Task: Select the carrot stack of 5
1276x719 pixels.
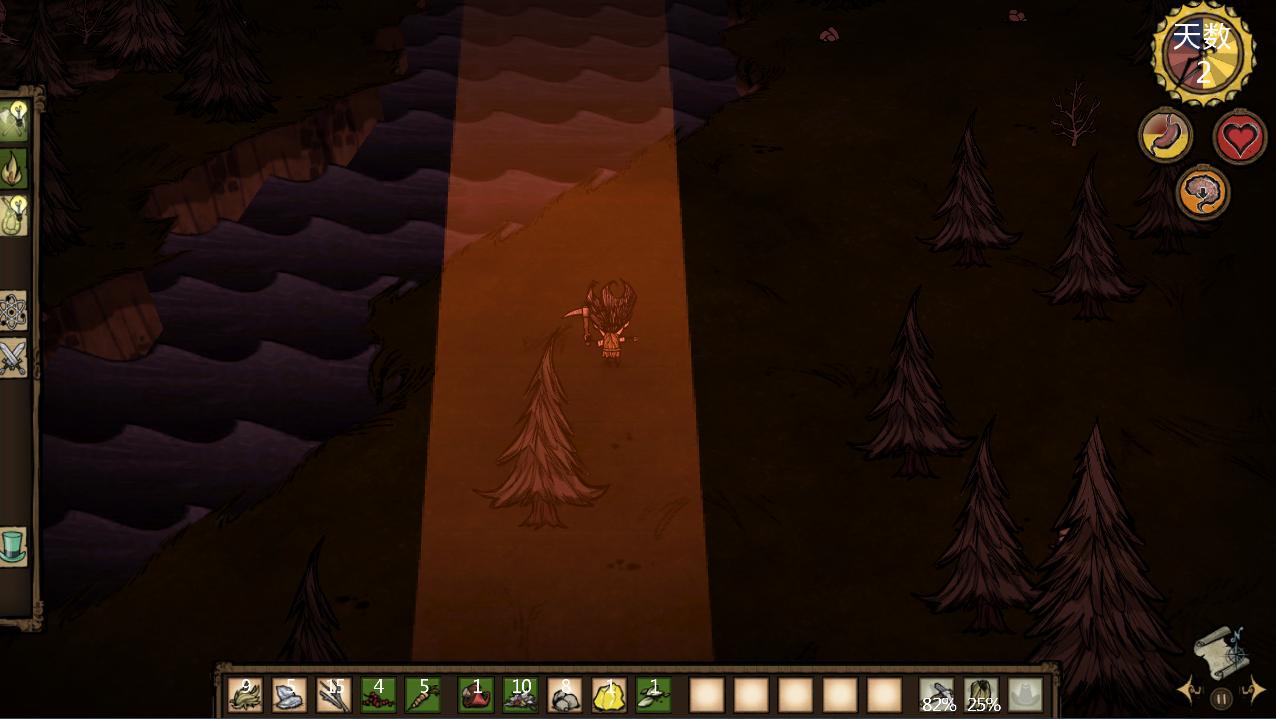Action: click(x=422, y=694)
